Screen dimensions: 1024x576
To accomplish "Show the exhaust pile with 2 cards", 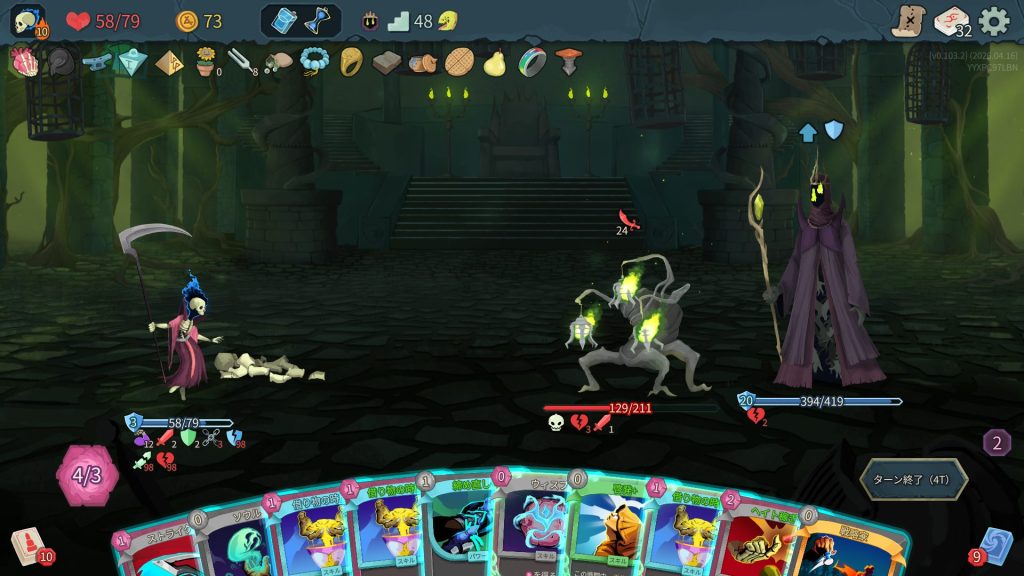I will tap(996, 442).
